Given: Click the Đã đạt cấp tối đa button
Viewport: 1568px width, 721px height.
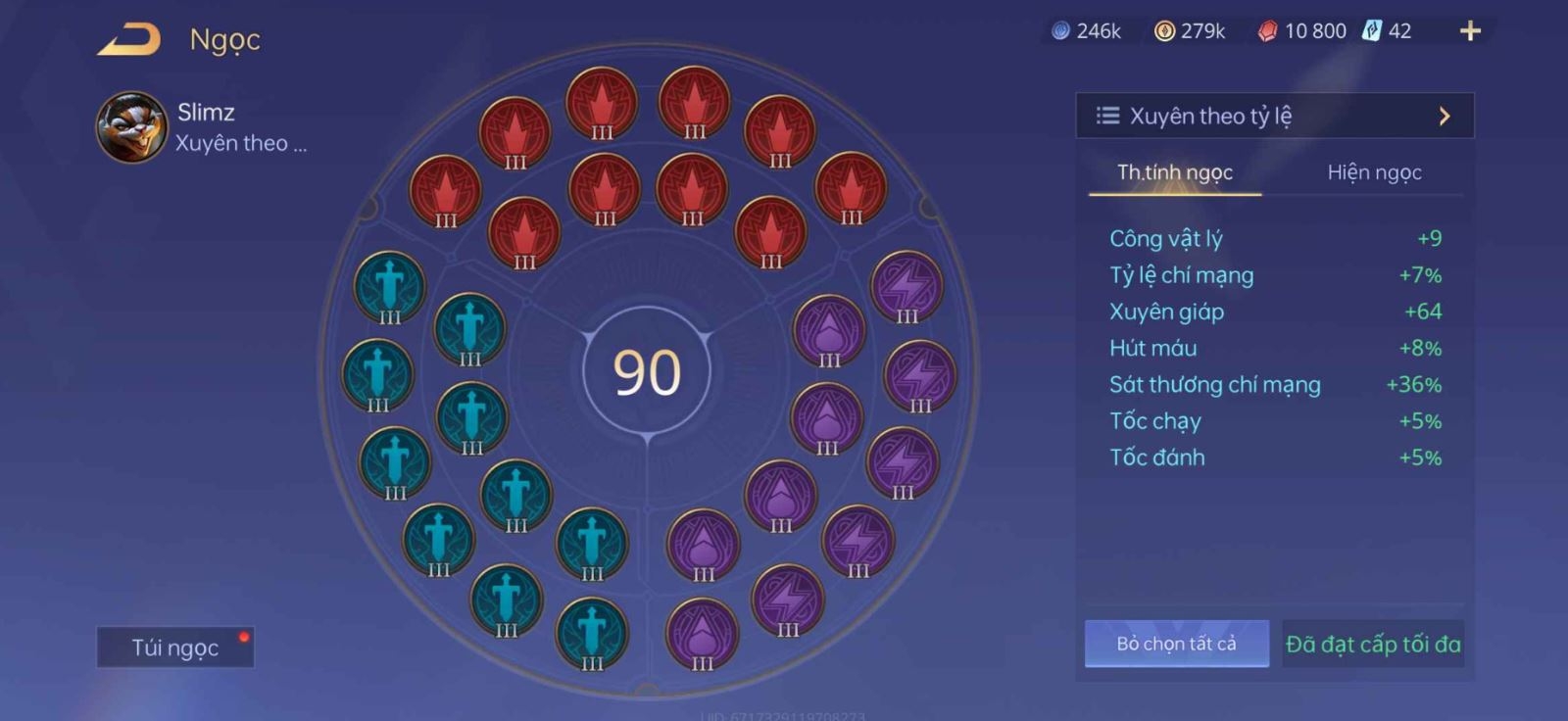Looking at the screenshot, I should coord(1373,644).
